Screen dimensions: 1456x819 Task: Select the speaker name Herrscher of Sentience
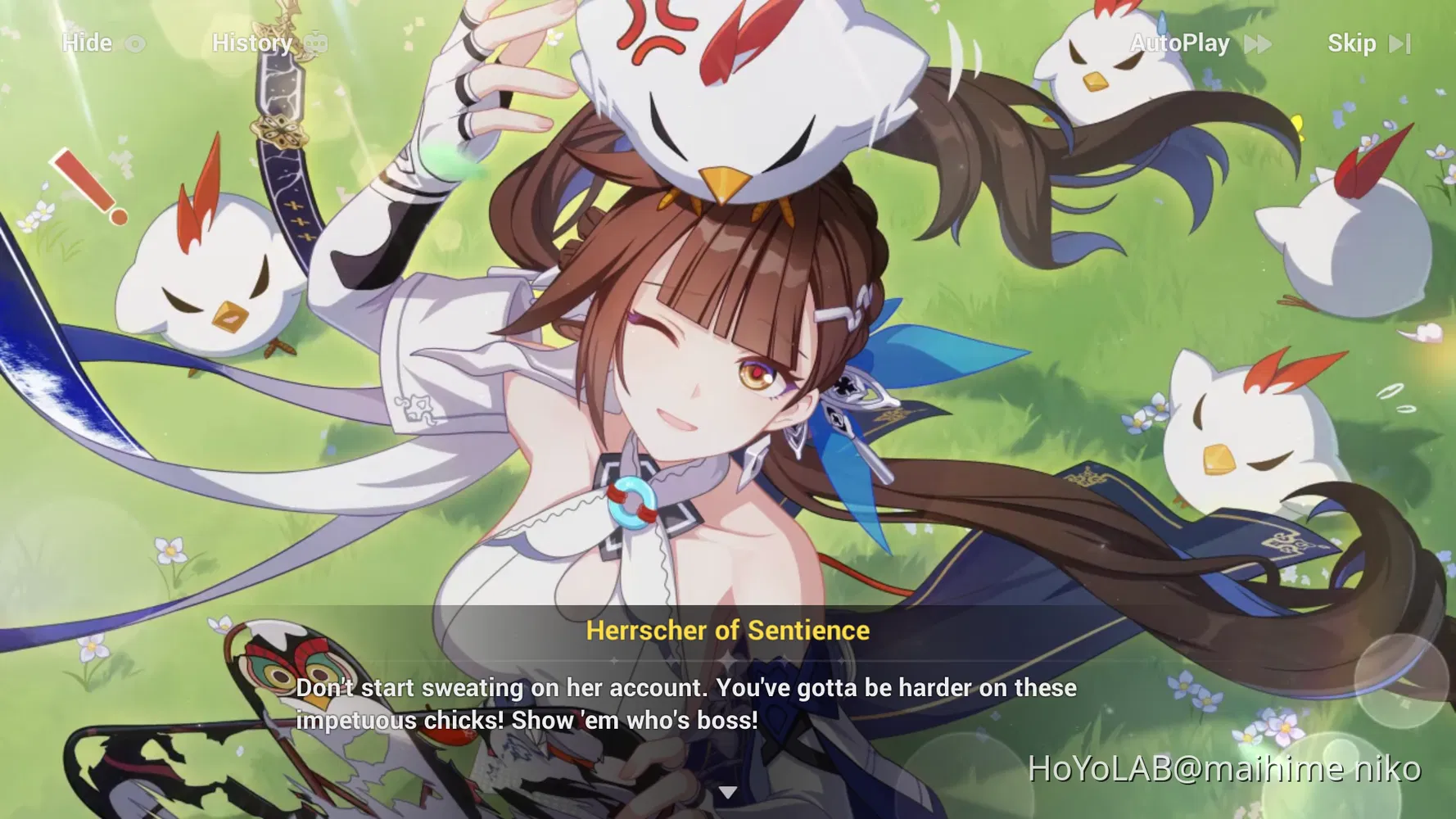727,630
